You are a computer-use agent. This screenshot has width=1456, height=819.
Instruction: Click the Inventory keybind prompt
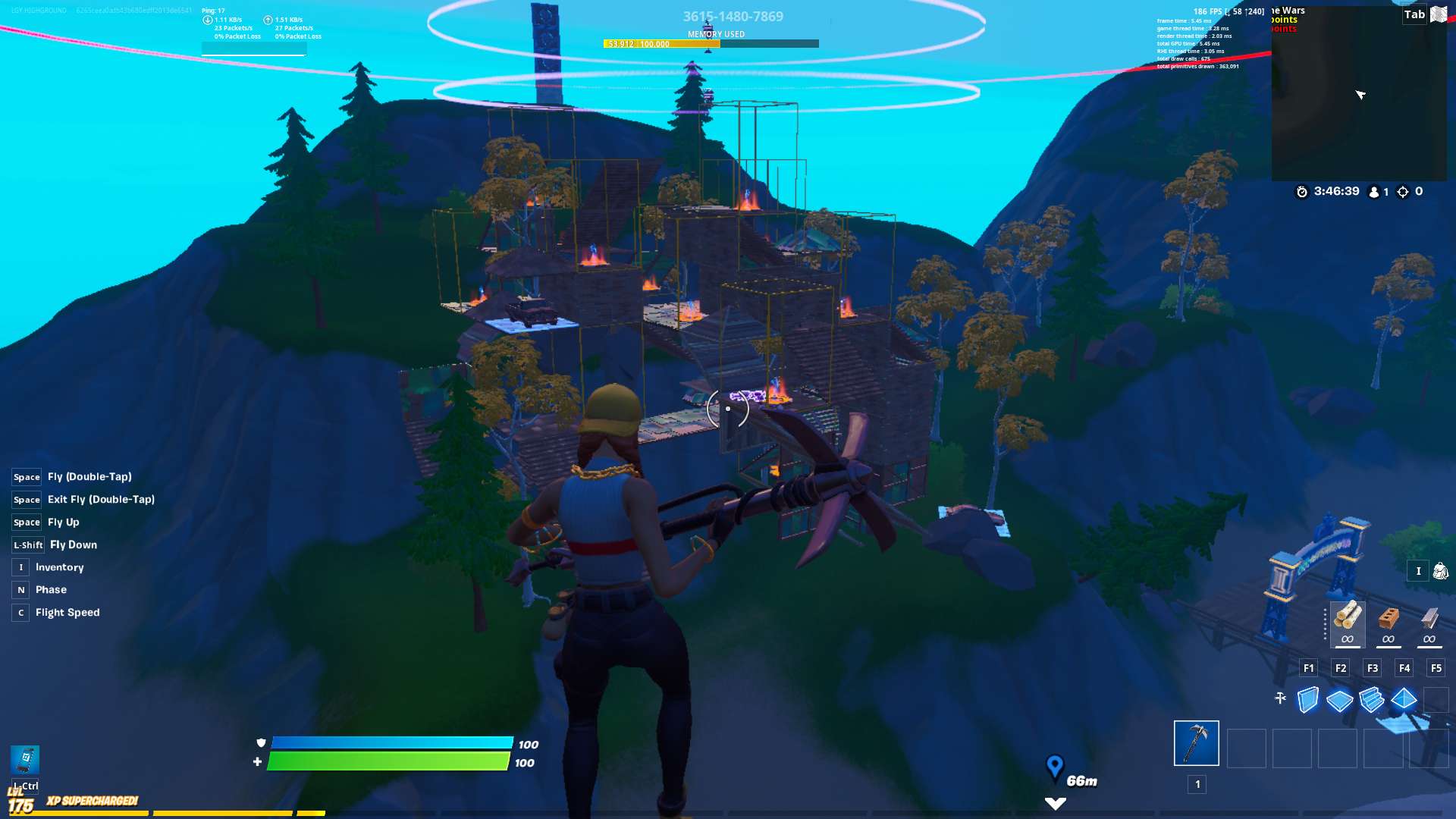[x=19, y=566]
